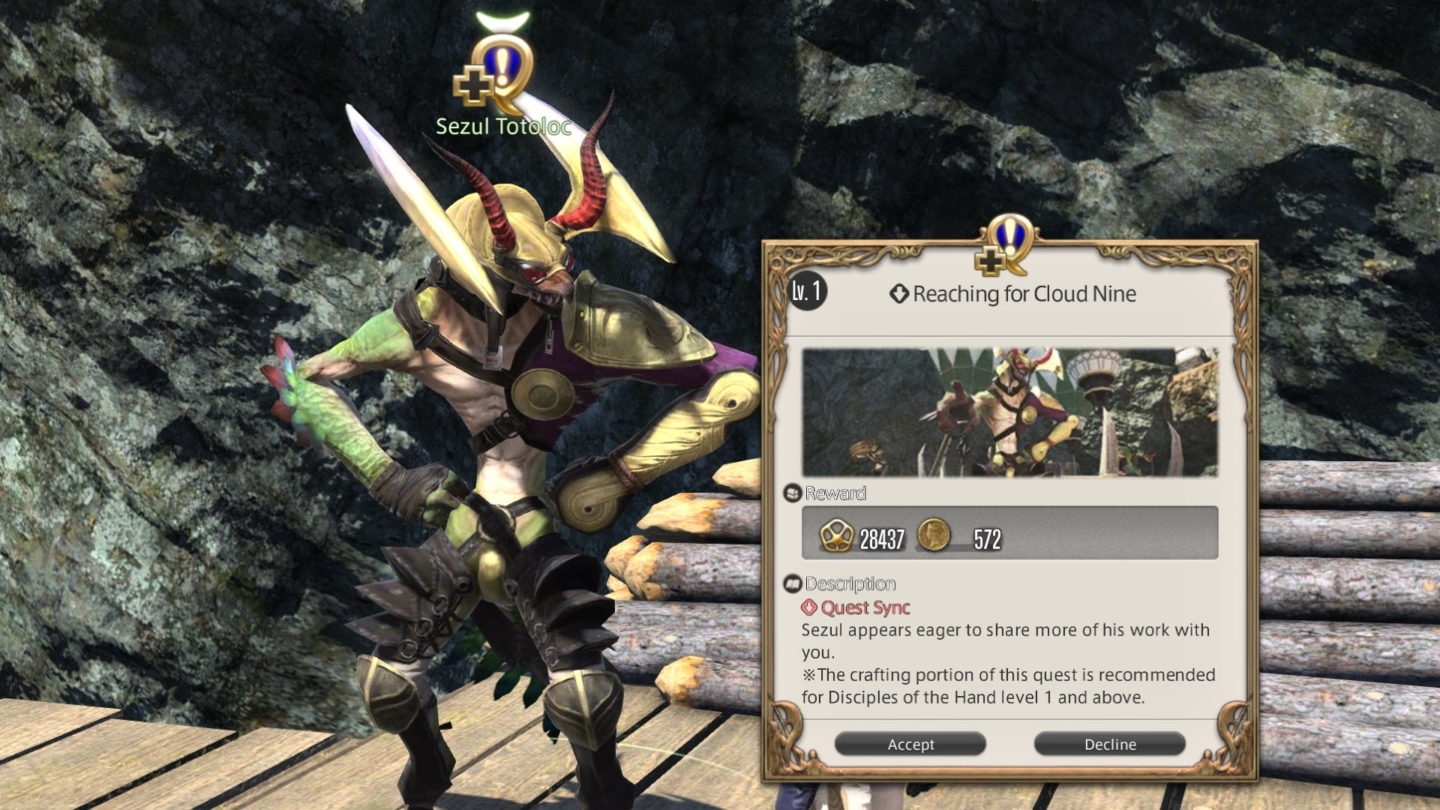This screenshot has height=810, width=1440.
Task: Click the red Quest Sync diamond icon
Action: pos(809,607)
